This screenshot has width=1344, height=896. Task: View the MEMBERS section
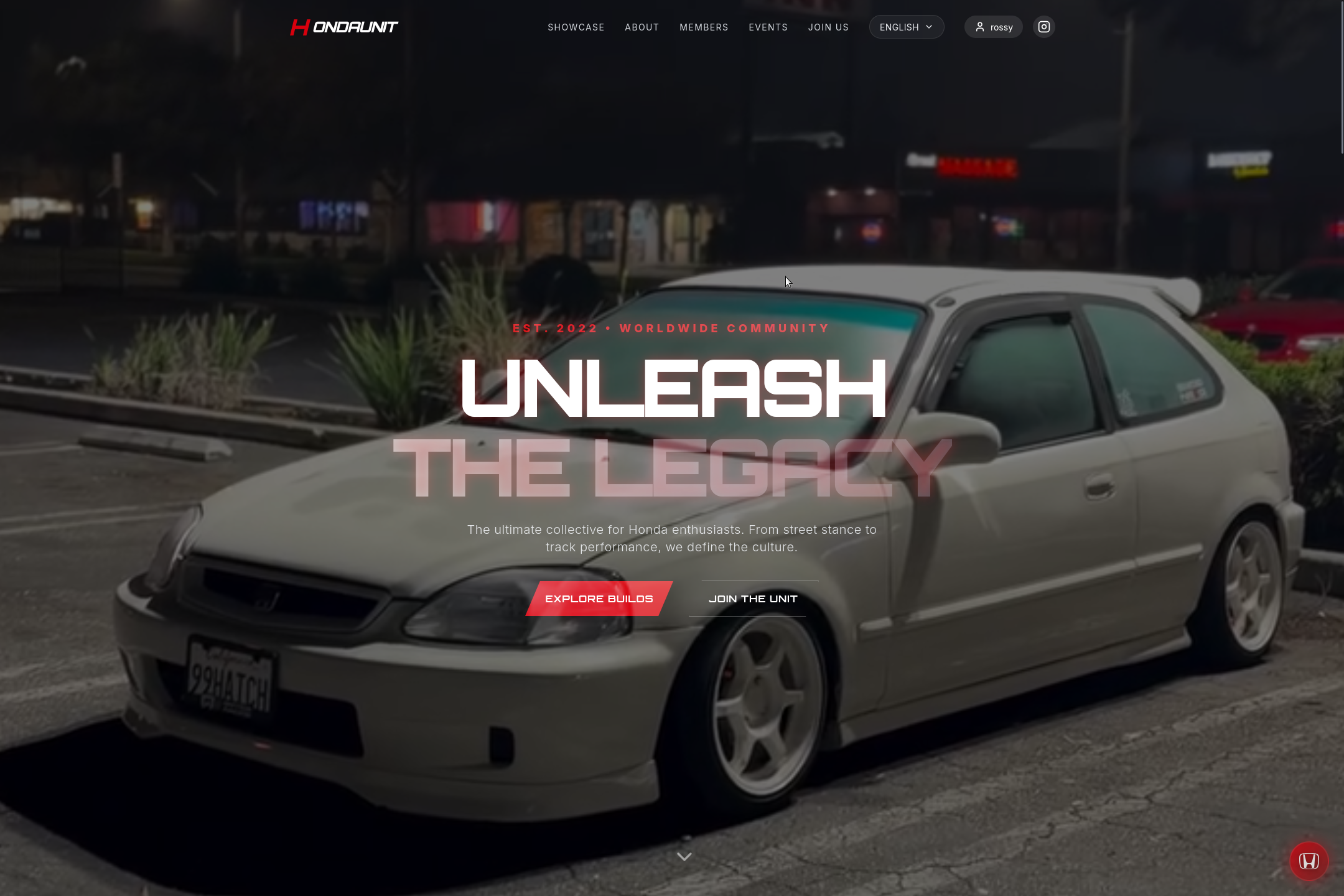tap(703, 27)
